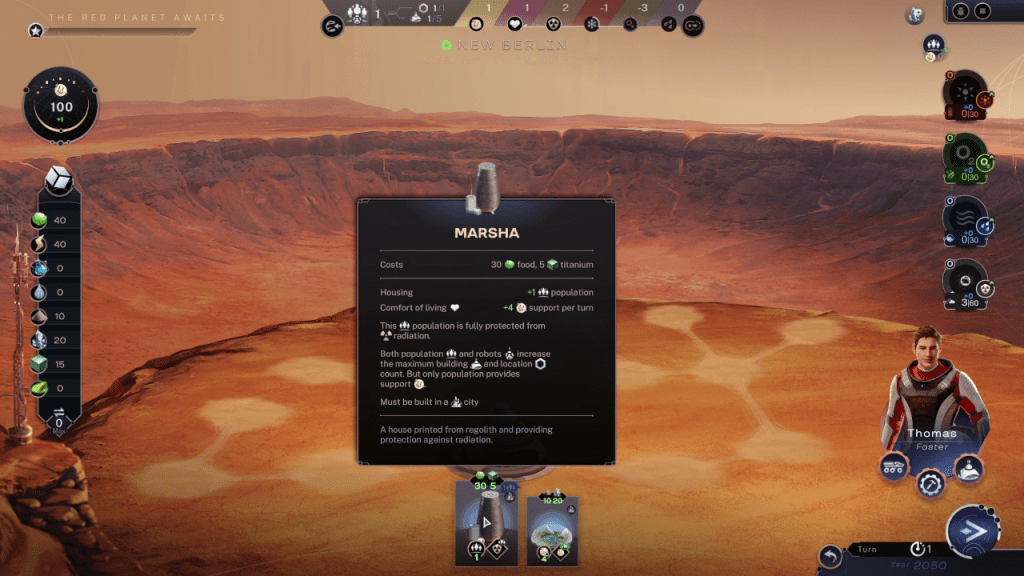Open the astronaut icon notification
Viewport: 1024px width, 576px height.
coord(914,15)
